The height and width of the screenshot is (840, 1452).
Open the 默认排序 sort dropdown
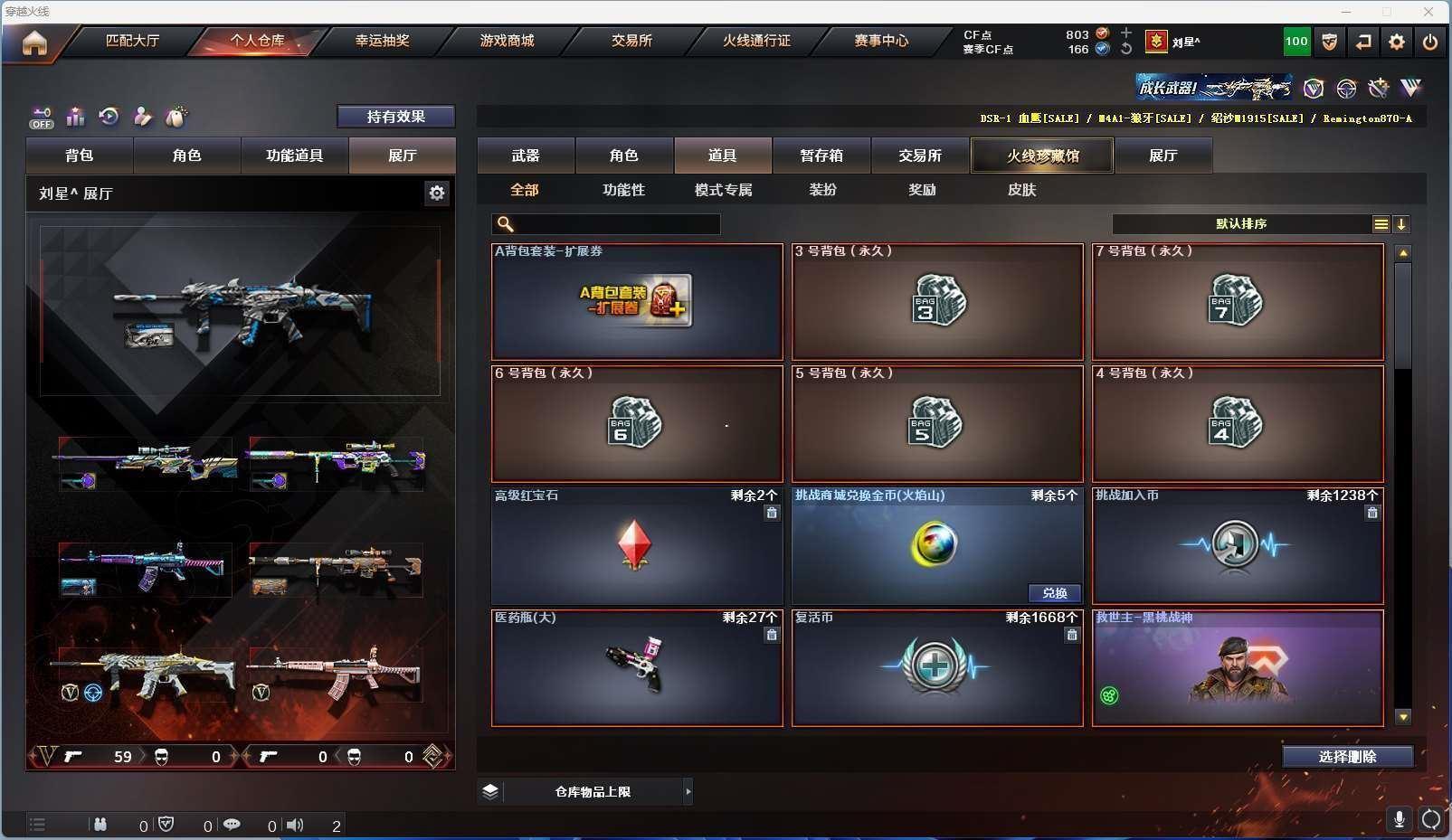[x=1241, y=224]
